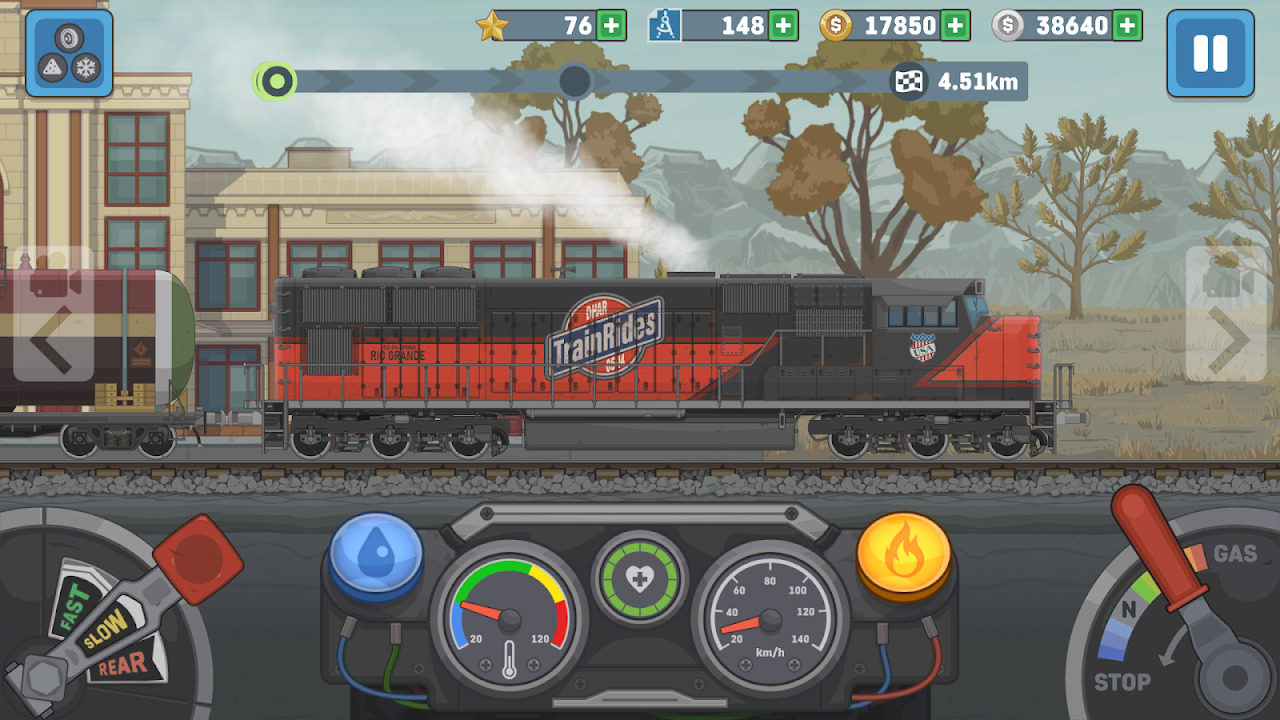Buy more gold coins with plus button
1280x720 pixels.
click(x=955, y=26)
